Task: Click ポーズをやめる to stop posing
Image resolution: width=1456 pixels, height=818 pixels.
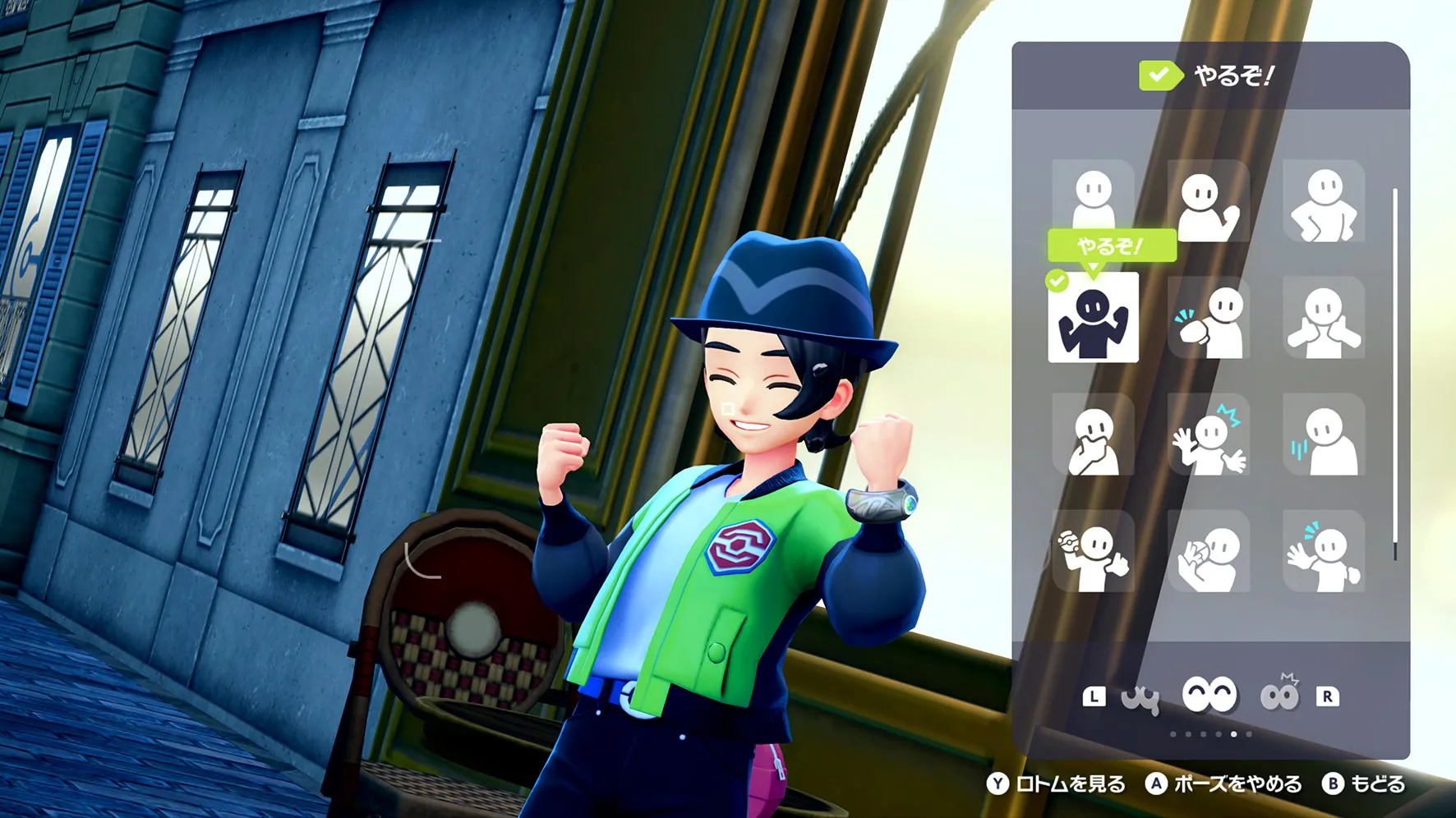Action: pos(1223,784)
